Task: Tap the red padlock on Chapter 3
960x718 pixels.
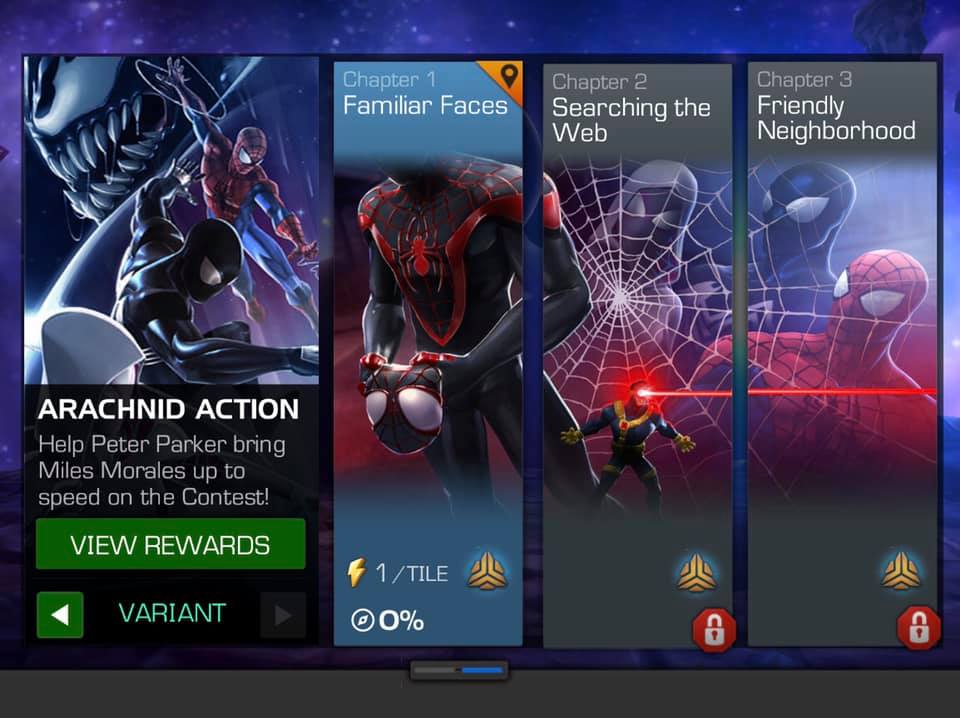Action: 918,627
